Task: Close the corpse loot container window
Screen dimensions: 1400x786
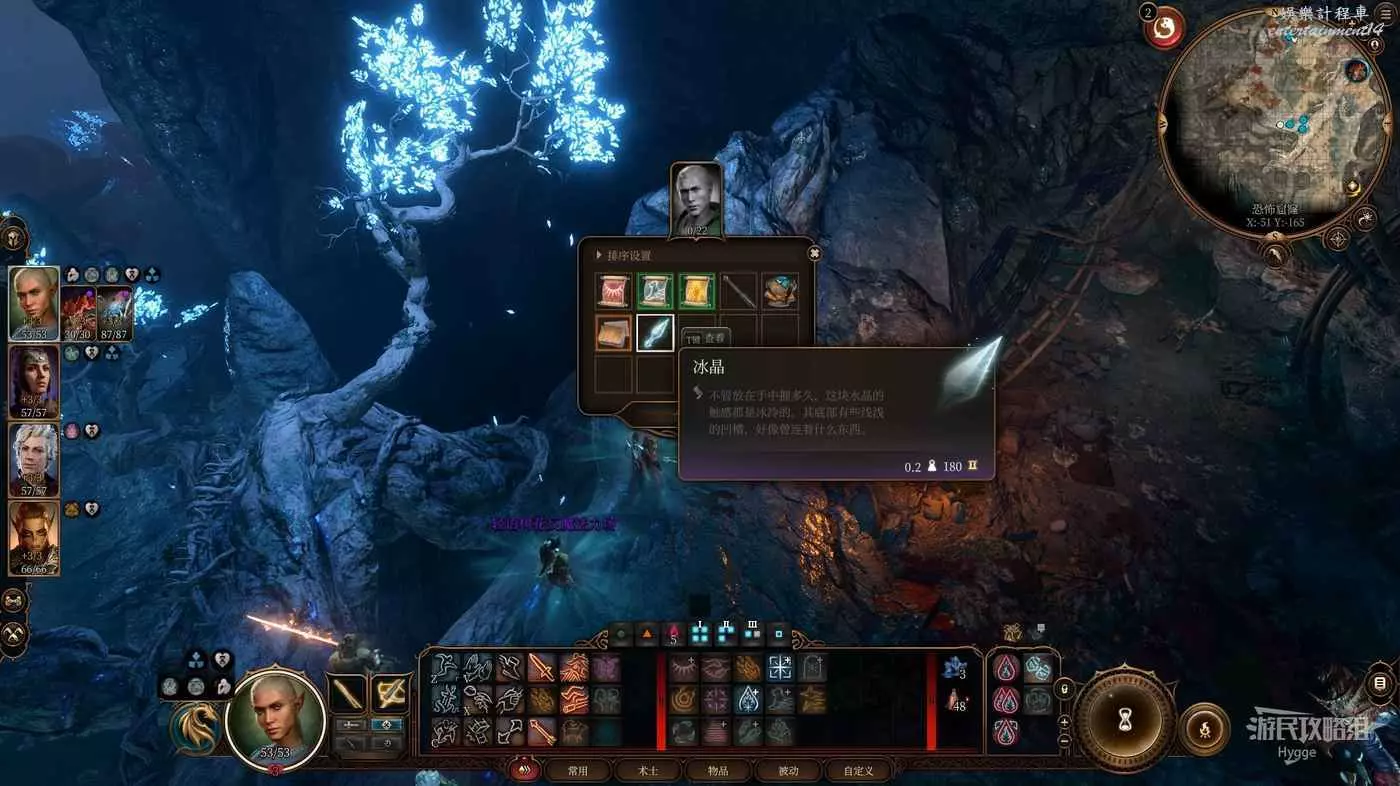Action: 815,253
